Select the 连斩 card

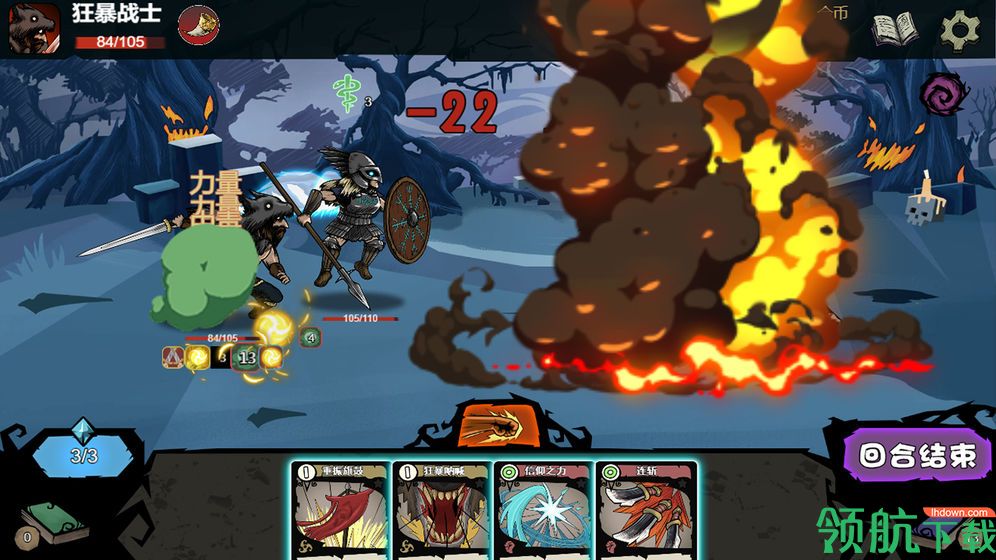[x=644, y=510]
